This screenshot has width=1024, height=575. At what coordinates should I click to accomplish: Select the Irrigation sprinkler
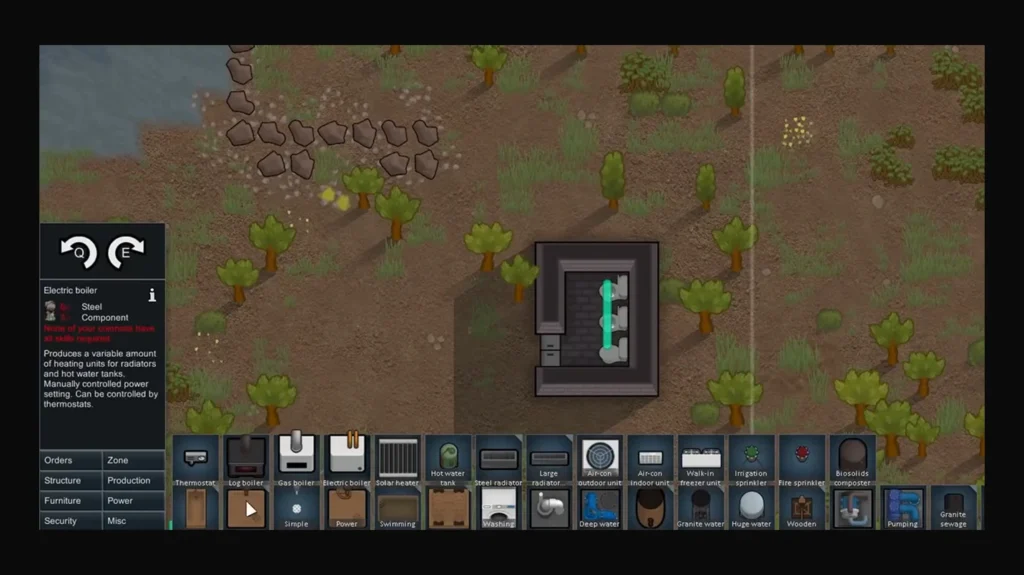751,458
